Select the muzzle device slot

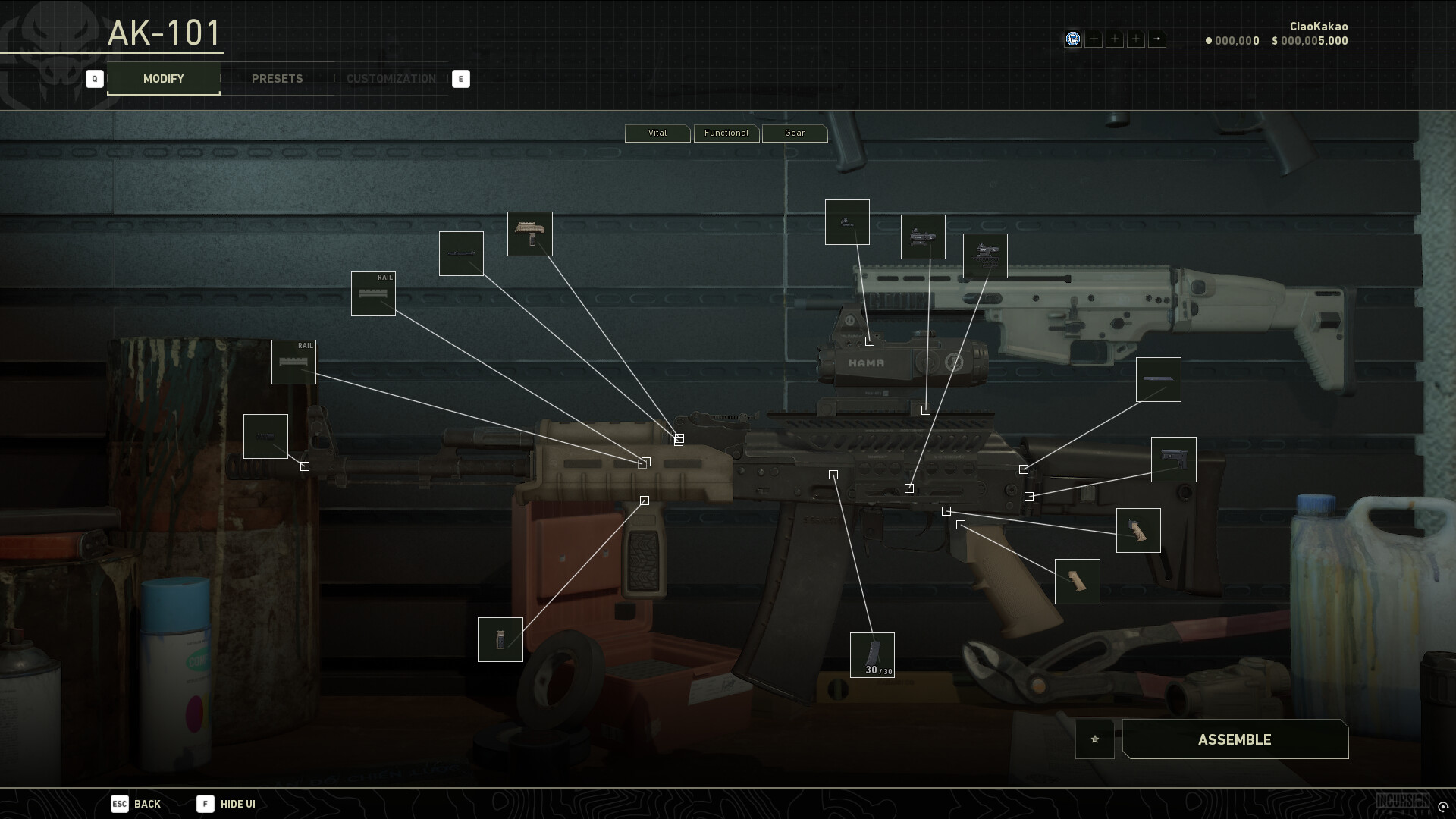pyautogui.click(x=265, y=436)
